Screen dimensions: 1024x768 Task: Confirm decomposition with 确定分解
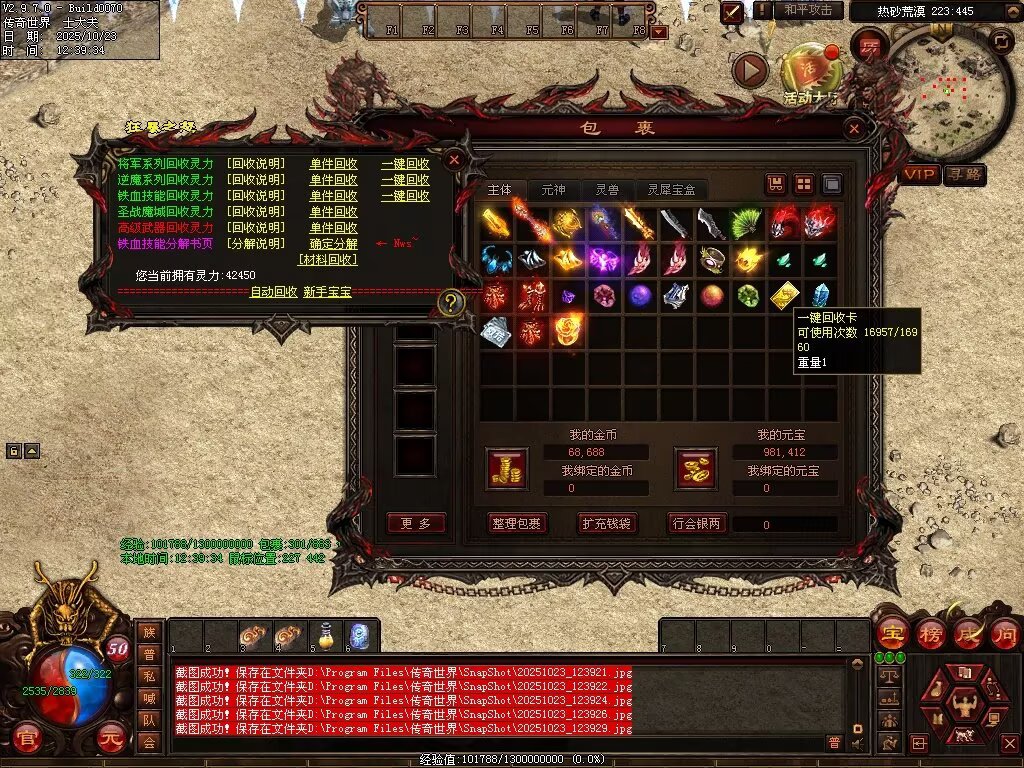point(333,244)
